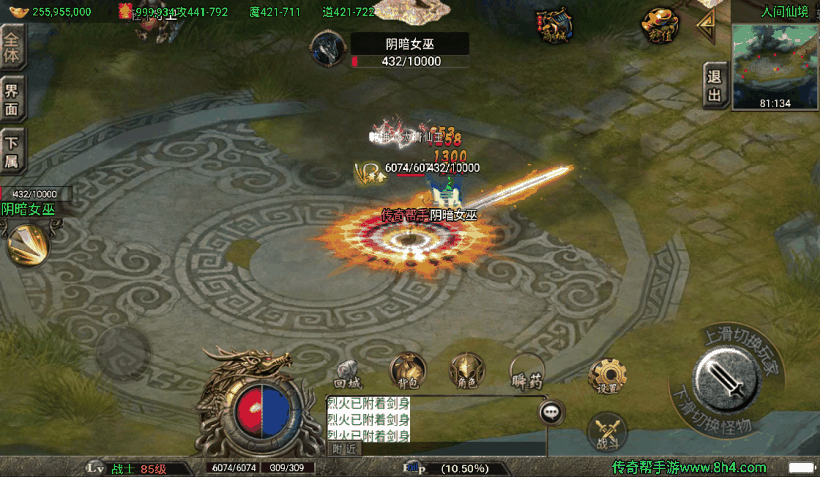The width and height of the screenshot is (820, 477).
Task: Open the 商城 shop icon
Action: click(553, 25)
